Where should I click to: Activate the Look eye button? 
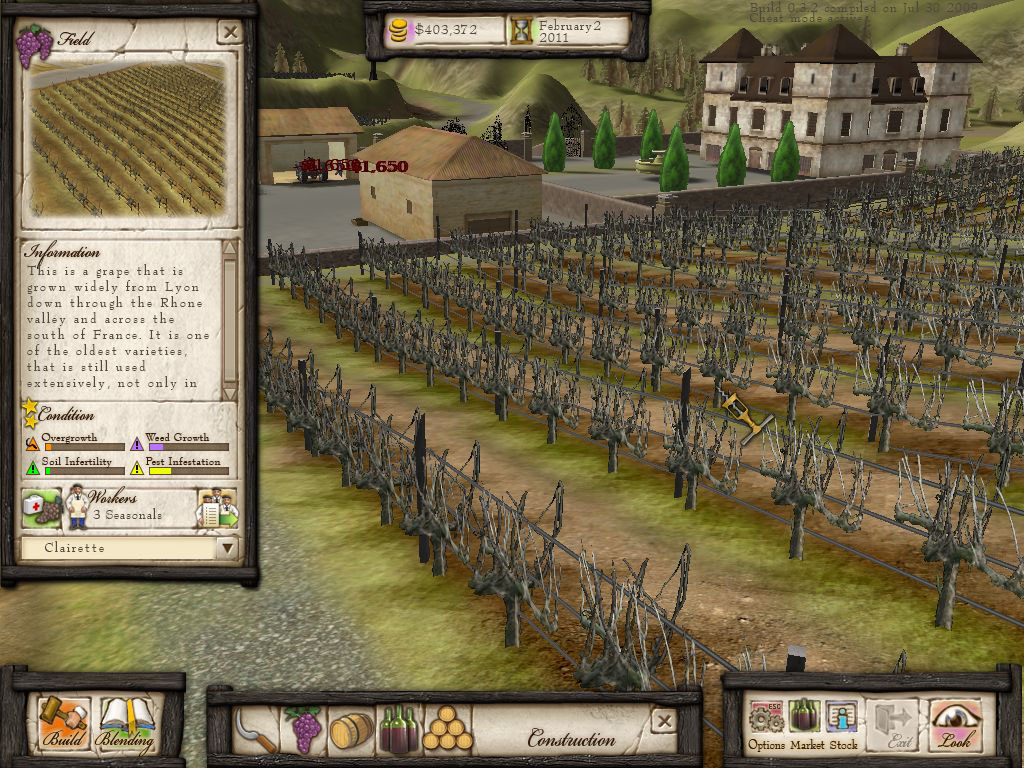click(955, 724)
